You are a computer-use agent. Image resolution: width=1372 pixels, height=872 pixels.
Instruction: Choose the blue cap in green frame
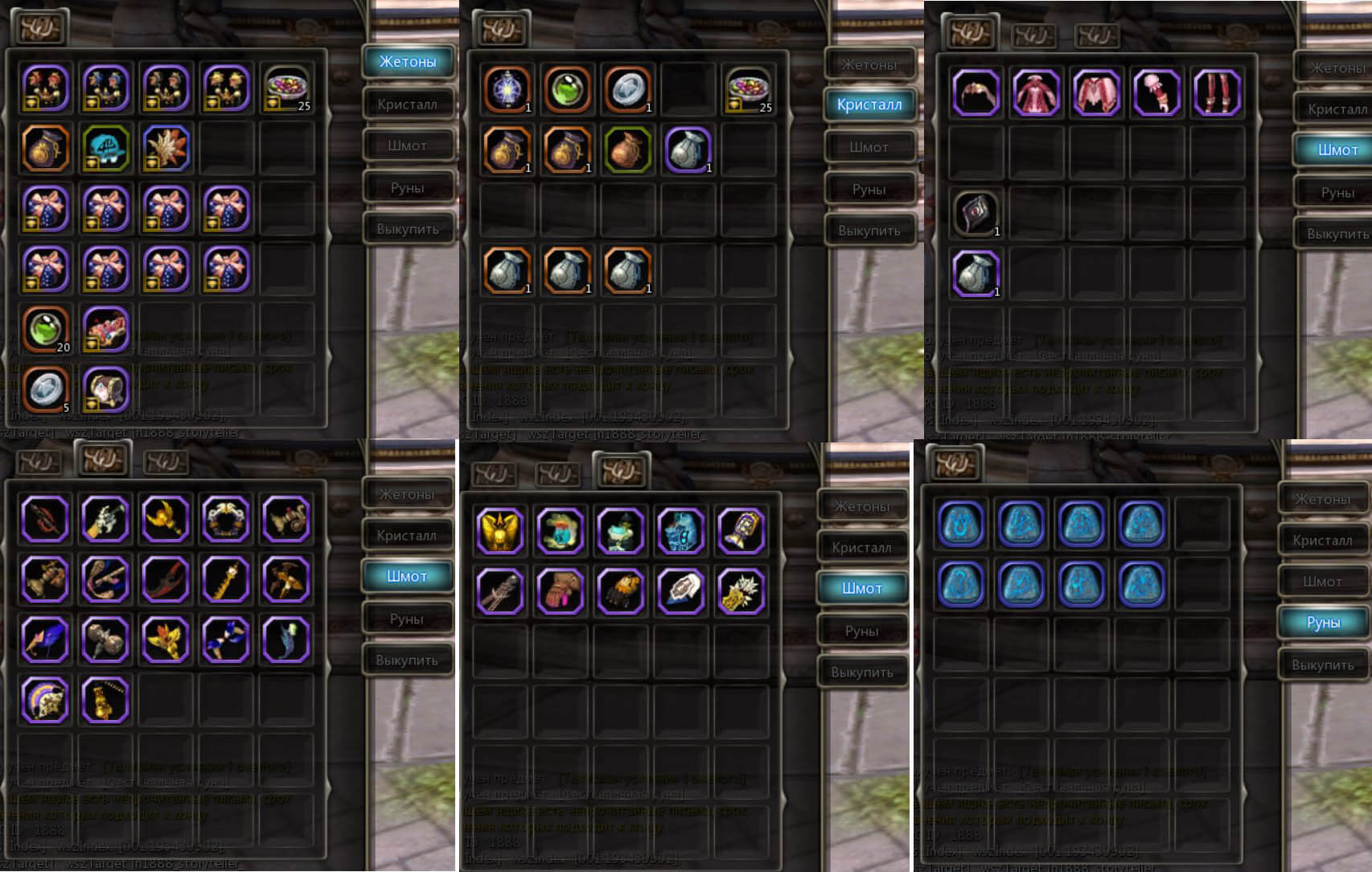[x=105, y=148]
